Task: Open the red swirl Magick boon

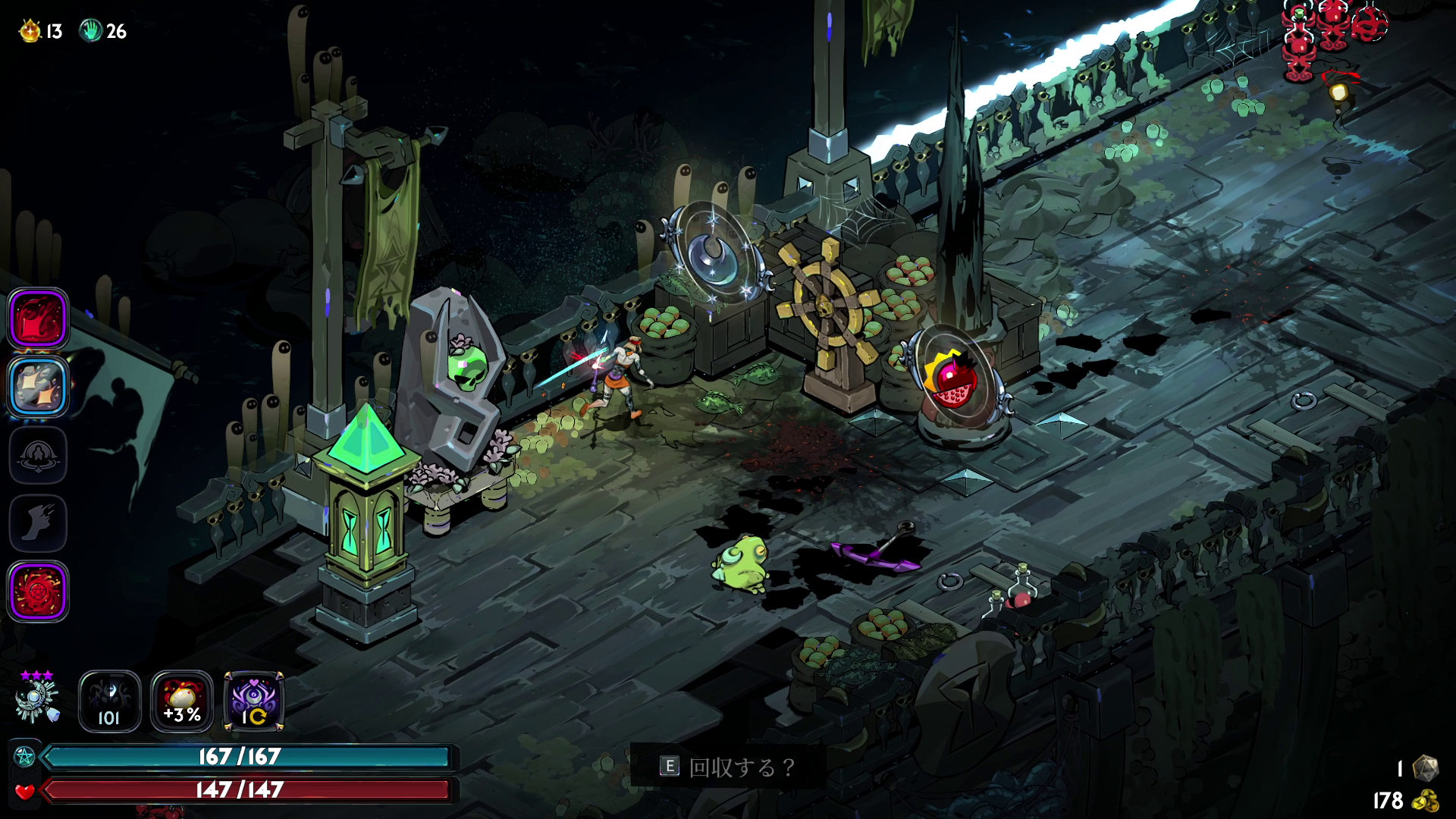Action: (38, 591)
